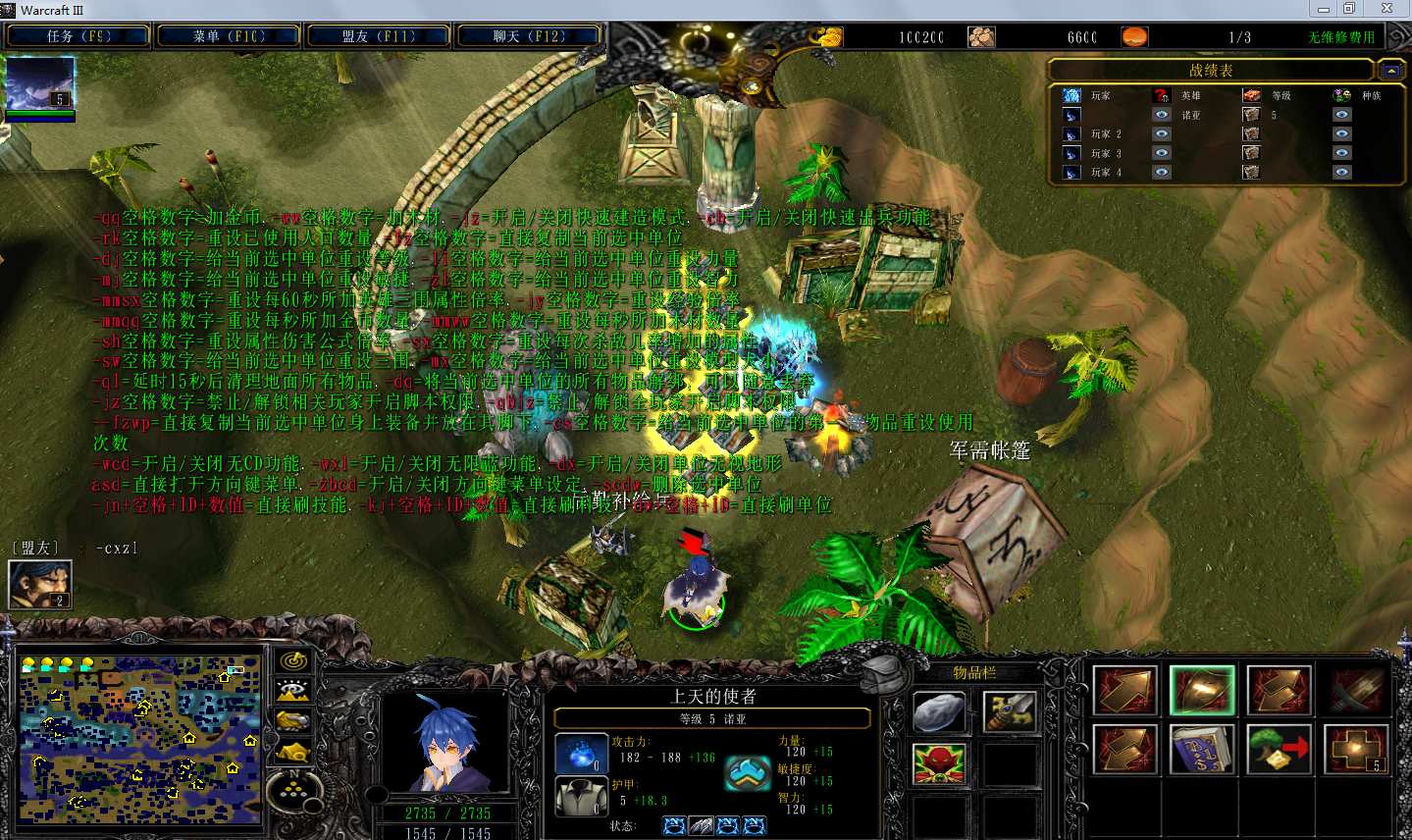Activate the minimap signal ping button
This screenshot has width=1412, height=840.
coord(293,661)
